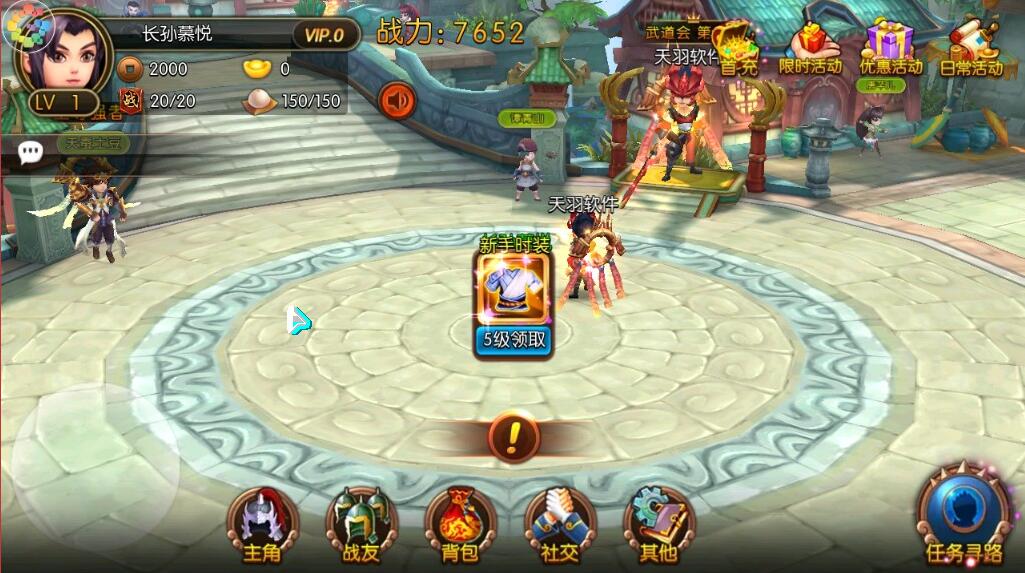The width and height of the screenshot is (1025, 573).
Task: Open the chat speech bubble
Action: (31, 151)
